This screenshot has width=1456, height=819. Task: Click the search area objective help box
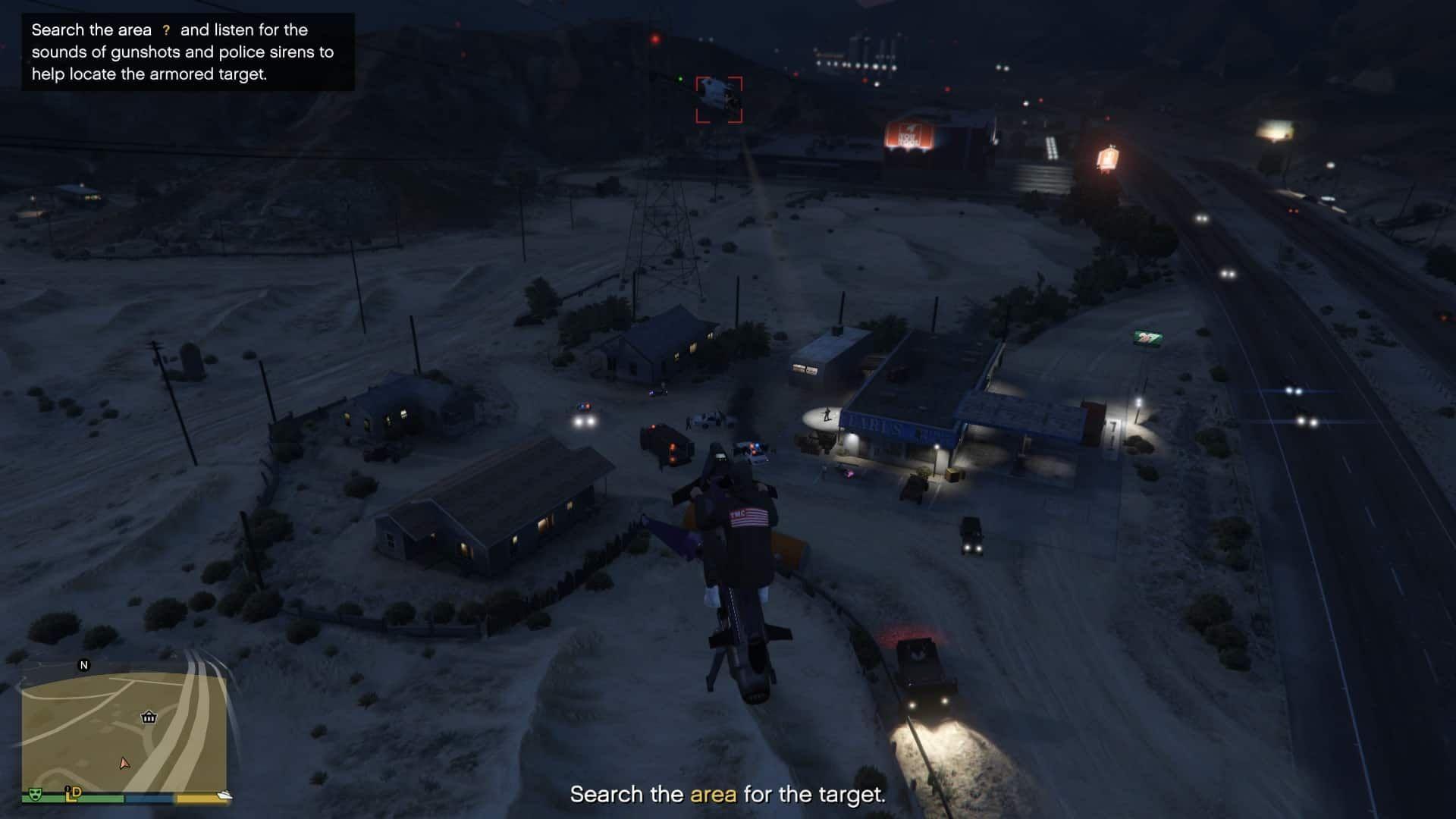[x=187, y=52]
